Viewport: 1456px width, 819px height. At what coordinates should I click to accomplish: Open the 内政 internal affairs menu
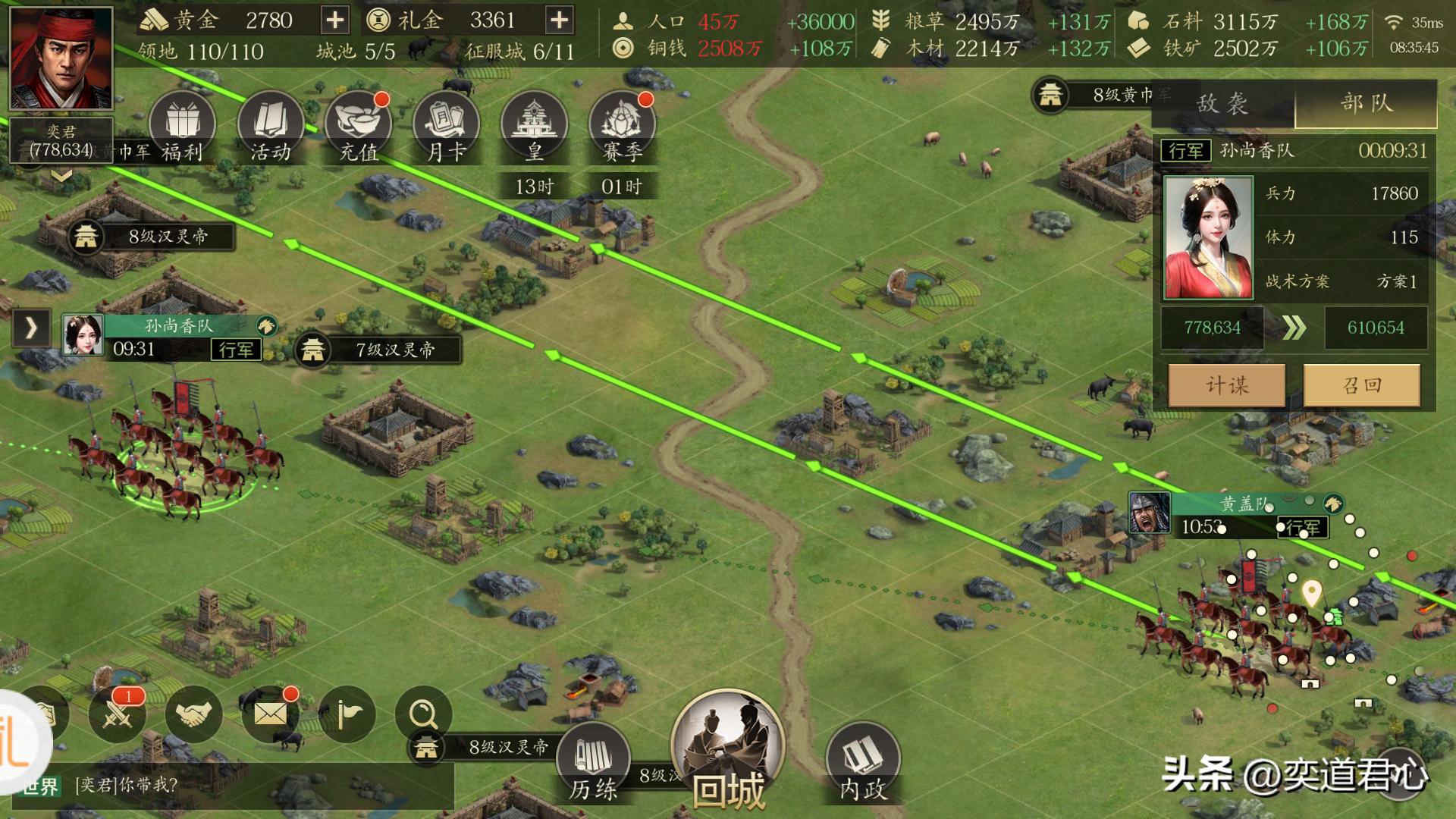pos(862,762)
